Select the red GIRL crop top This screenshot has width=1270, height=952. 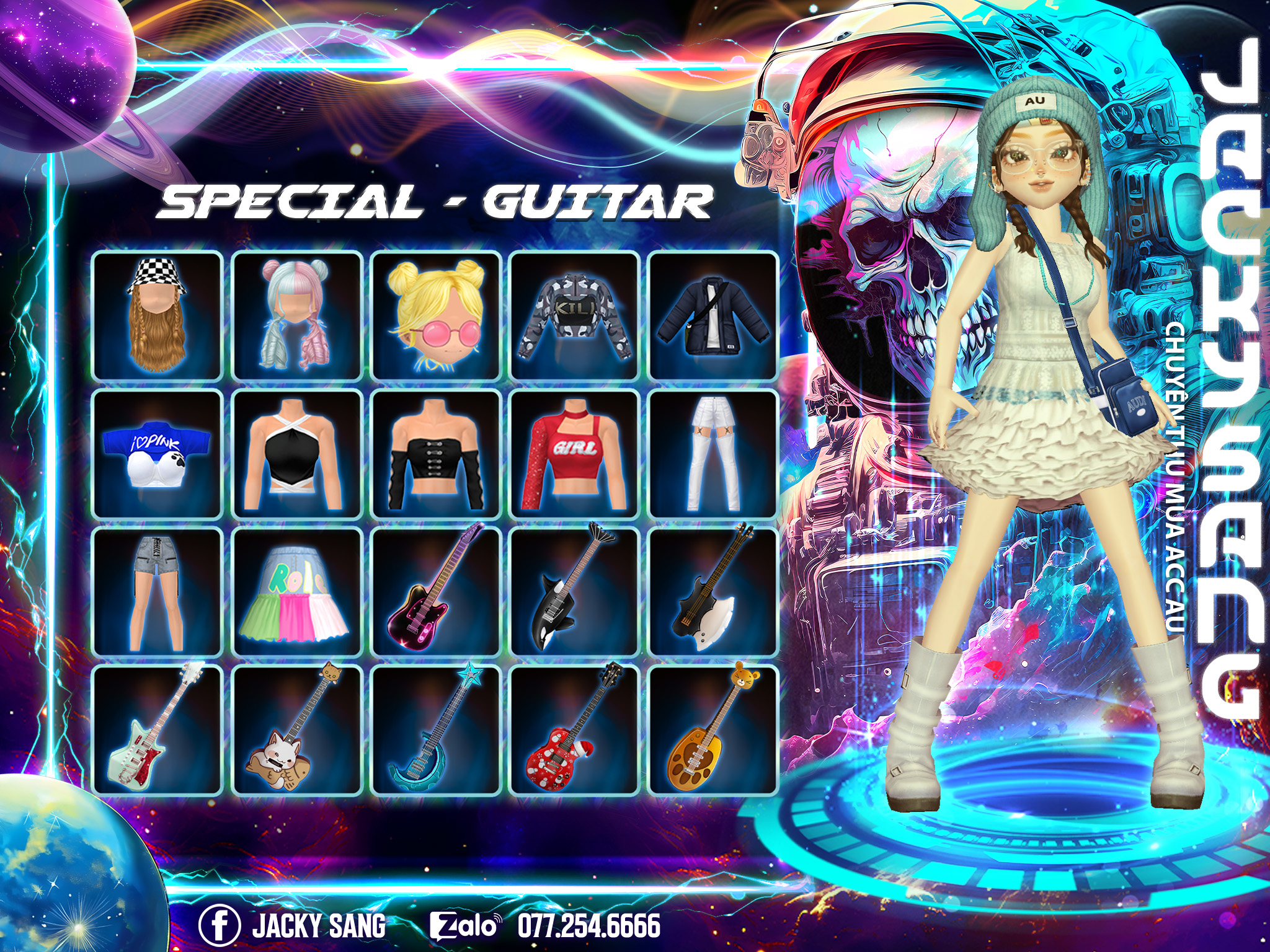(574, 454)
